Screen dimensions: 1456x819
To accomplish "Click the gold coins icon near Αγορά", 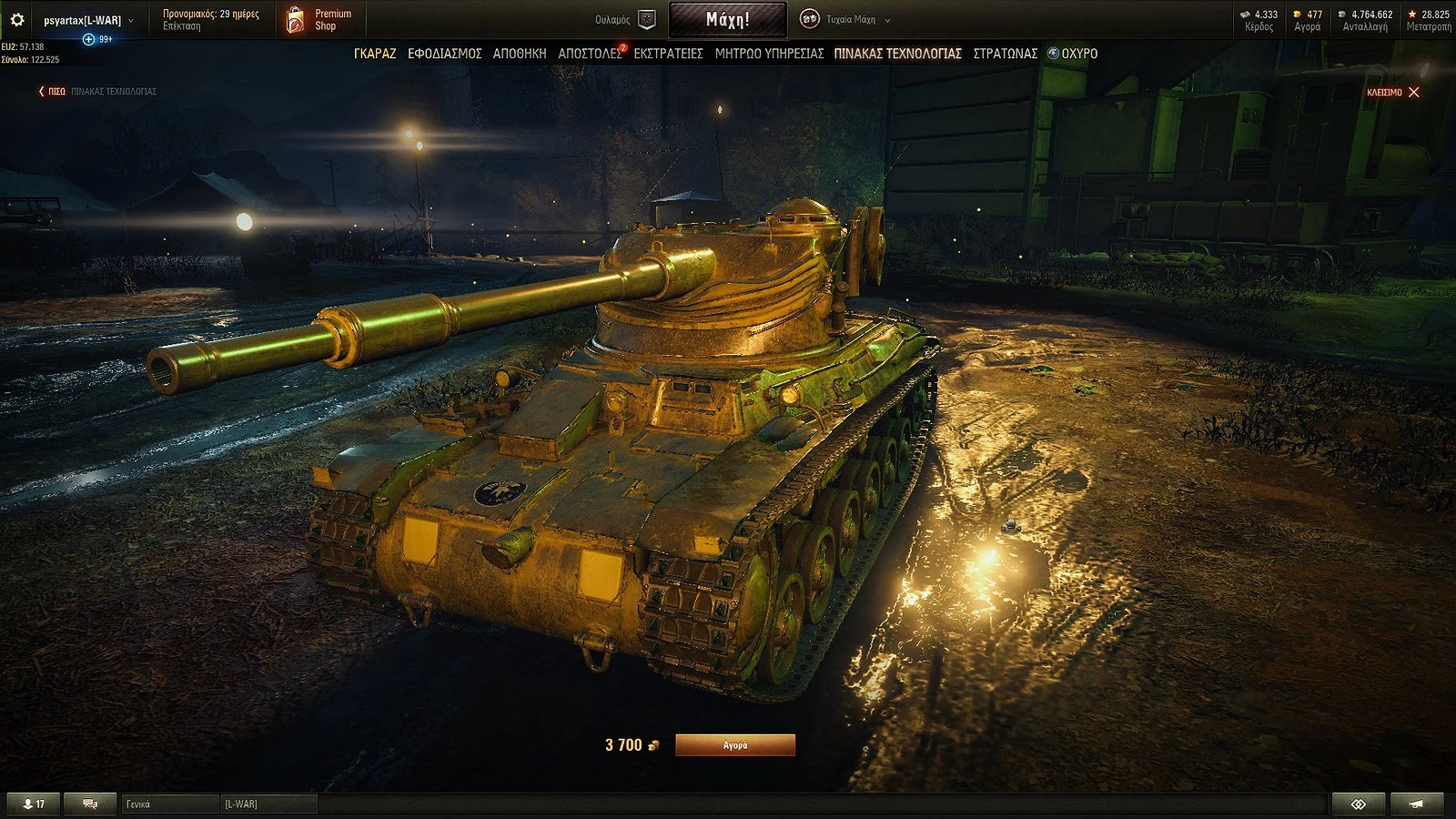I will tap(1297, 13).
